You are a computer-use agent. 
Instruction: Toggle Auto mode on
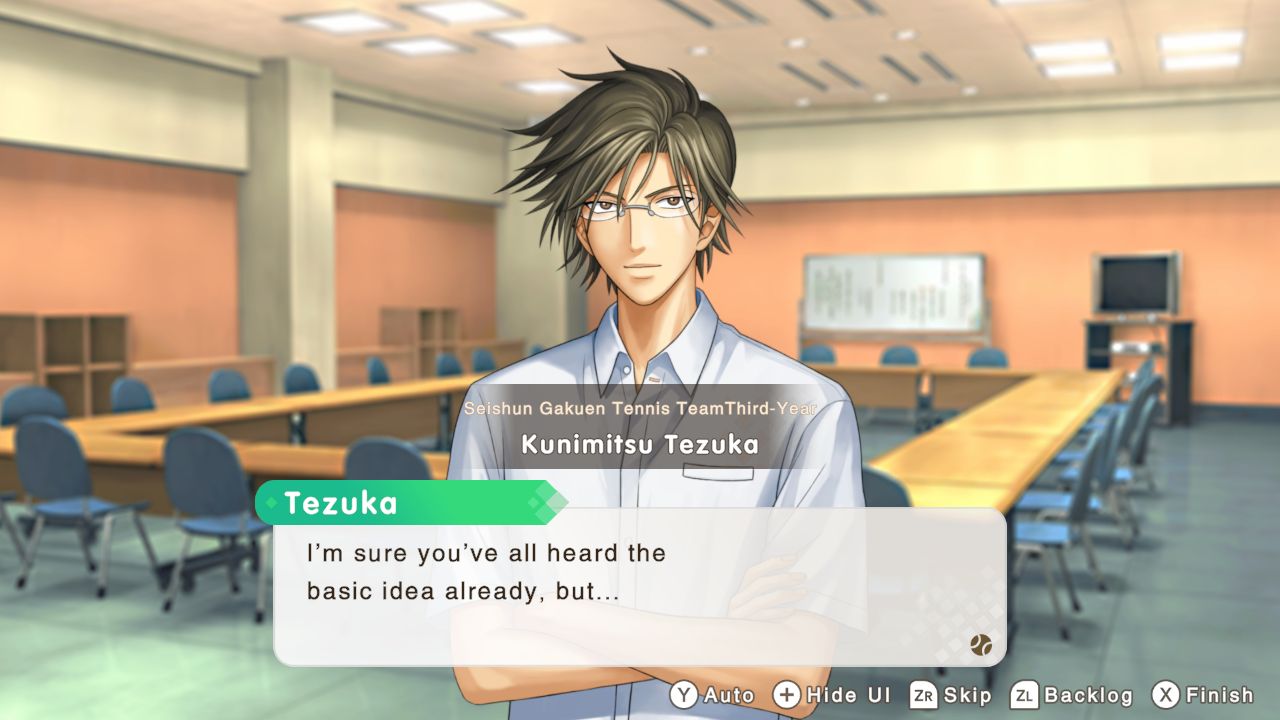click(730, 694)
